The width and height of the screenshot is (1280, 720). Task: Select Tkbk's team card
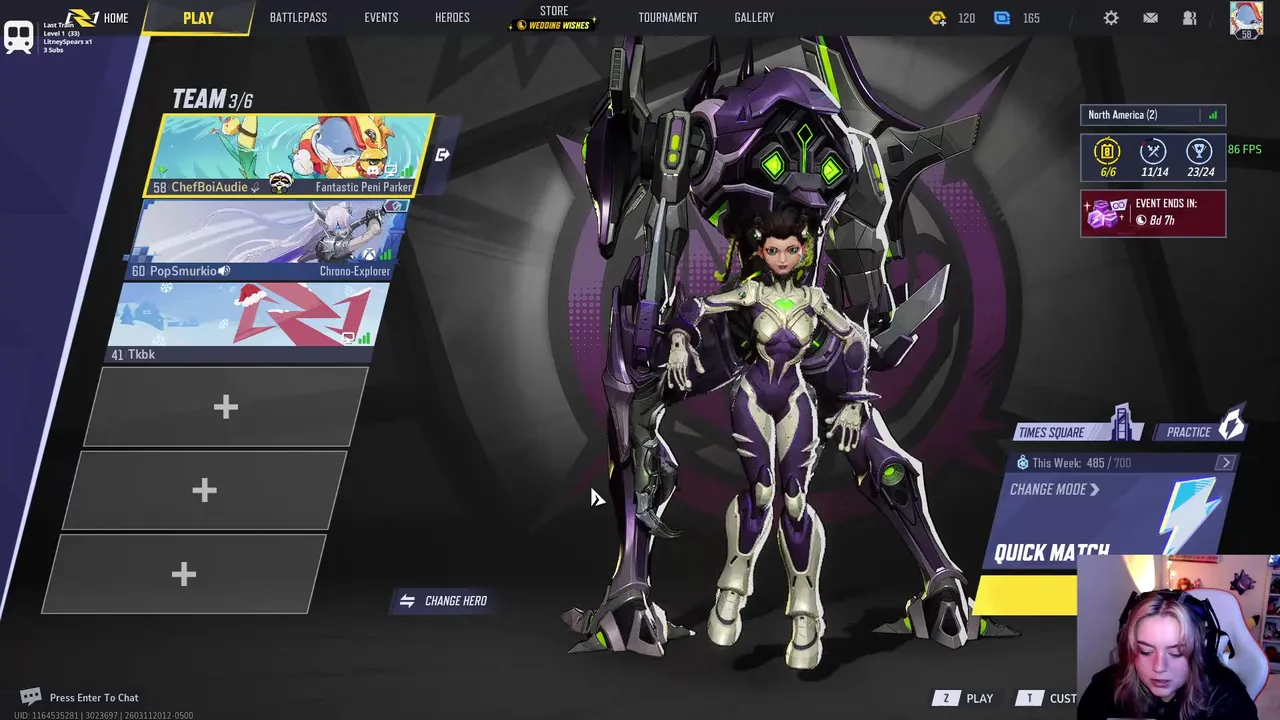pos(250,322)
